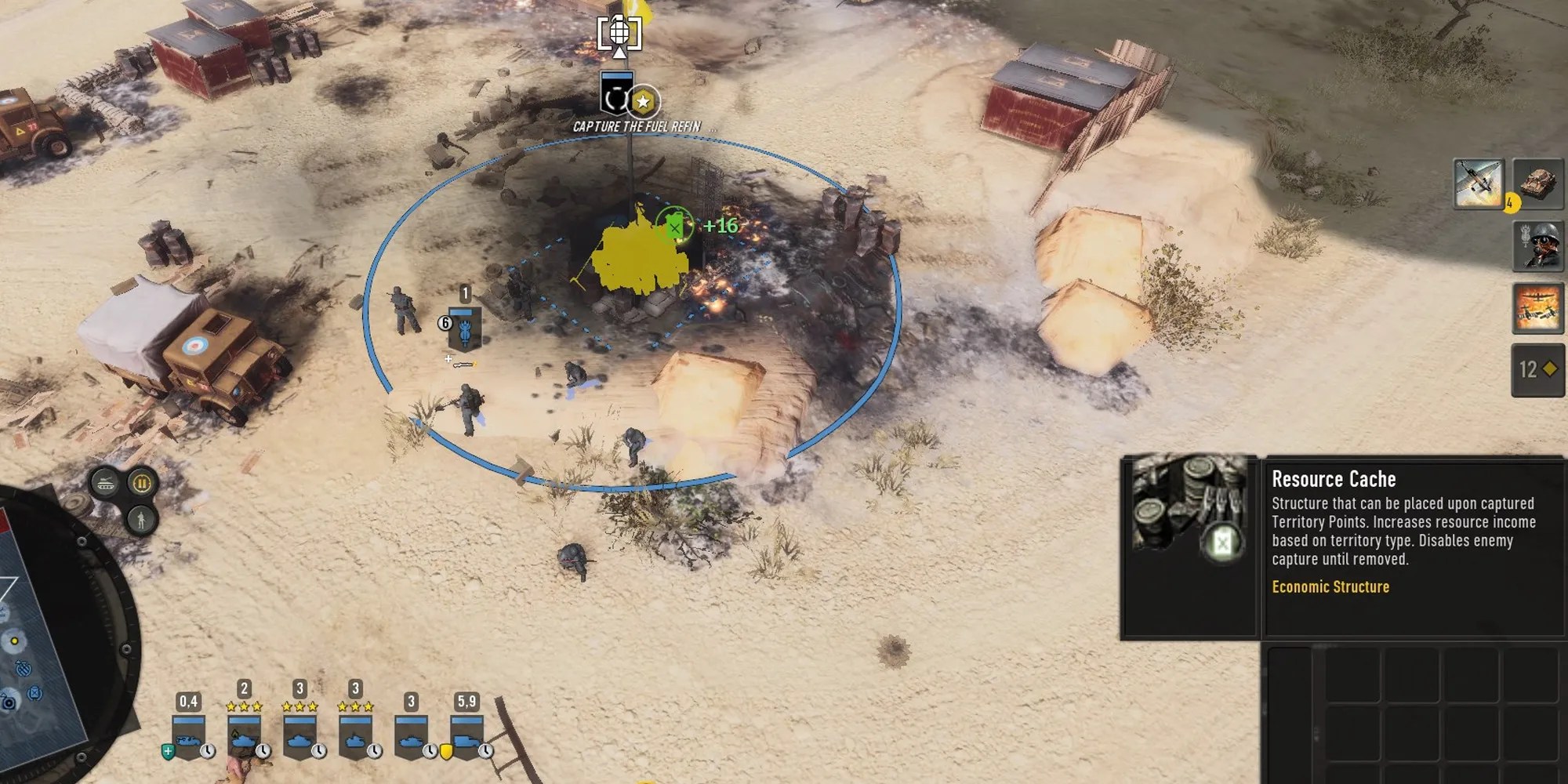Click the Resource Cache portrait thumbnail
This screenshot has height=784, width=1568.
[1189, 510]
